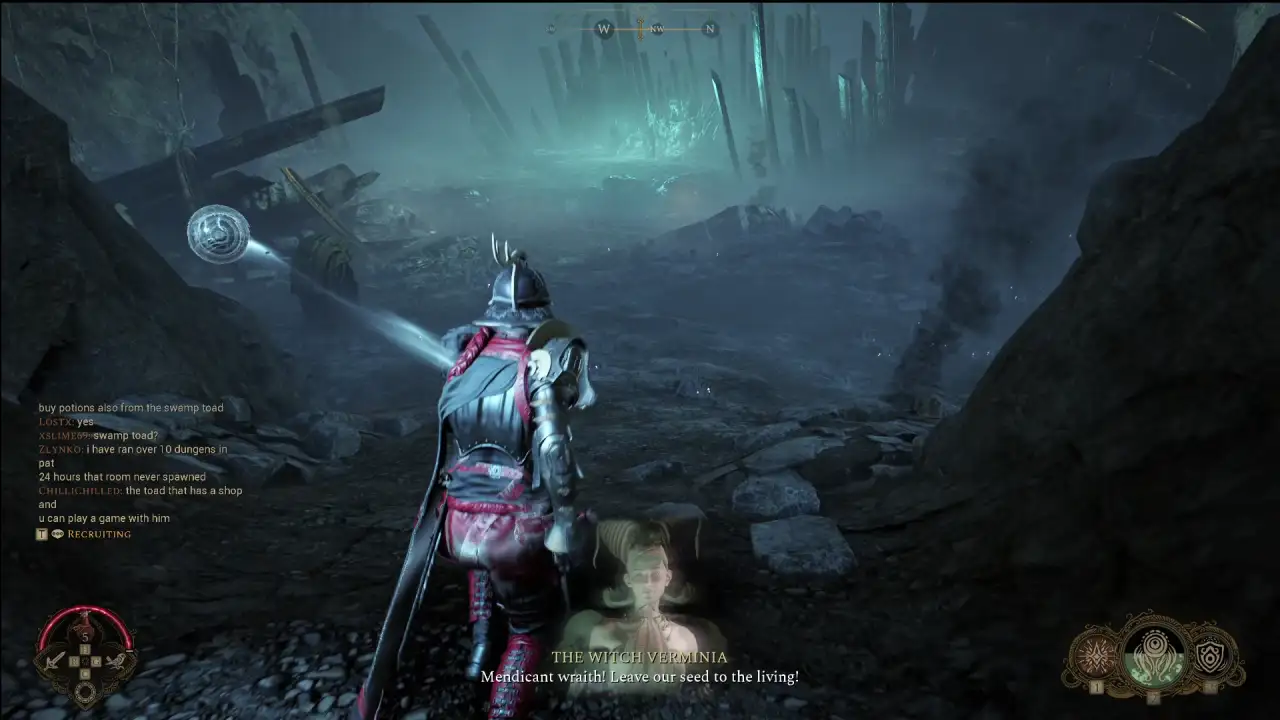
Task: Use the red health potion flask
Action: pos(85,627)
